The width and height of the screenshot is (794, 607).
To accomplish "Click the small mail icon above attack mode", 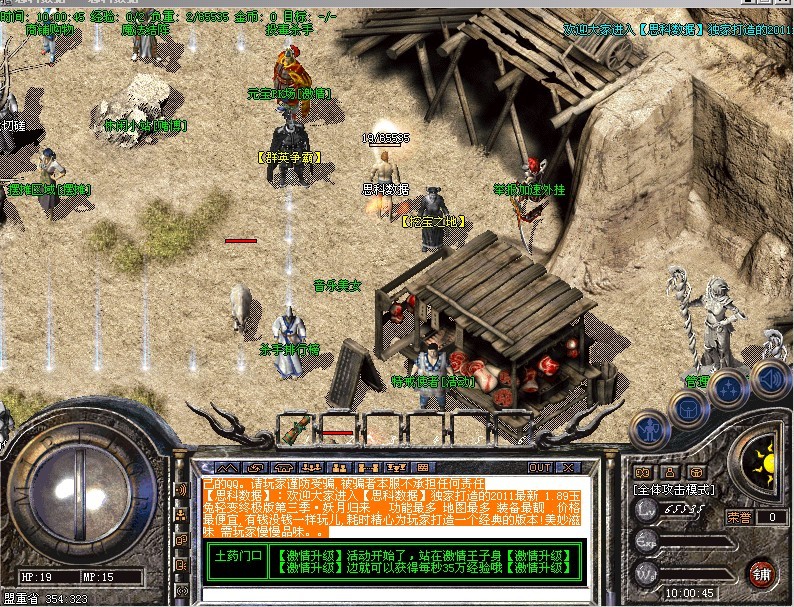I will 644,471.
